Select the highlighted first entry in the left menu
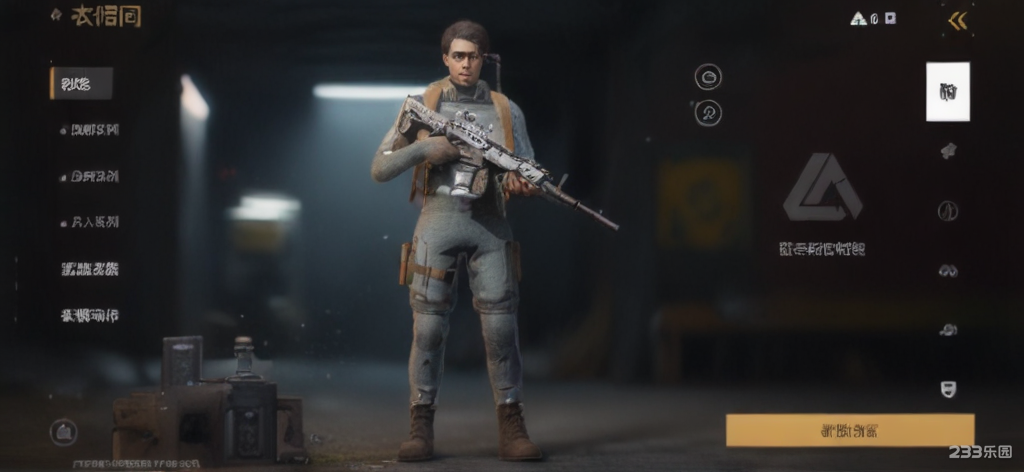This screenshot has height=472, width=1024. click(81, 84)
